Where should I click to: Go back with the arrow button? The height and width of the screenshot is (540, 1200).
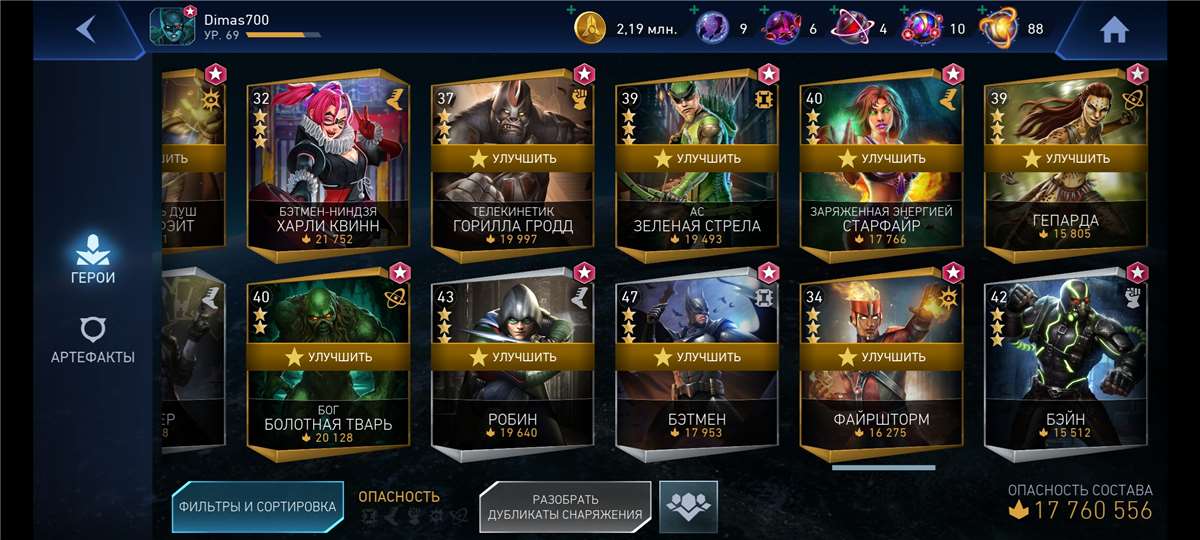pos(86,28)
